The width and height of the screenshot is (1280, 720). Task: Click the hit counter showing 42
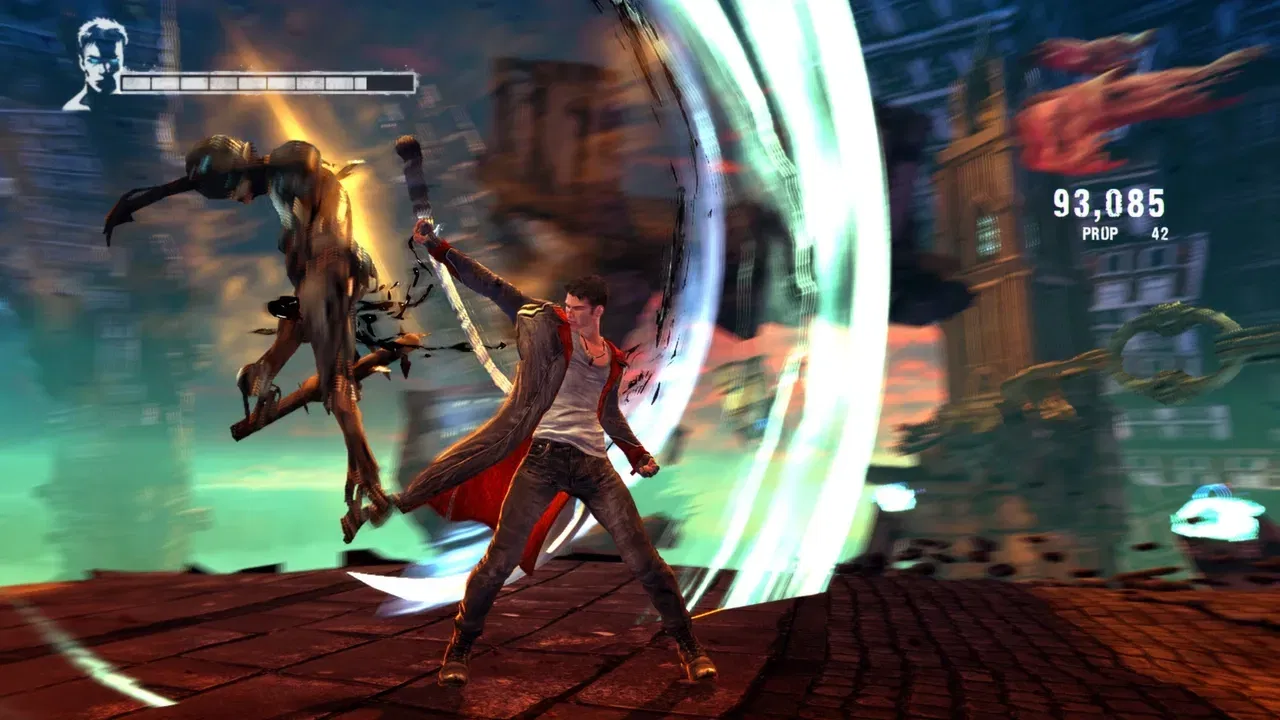pyautogui.click(x=1160, y=232)
